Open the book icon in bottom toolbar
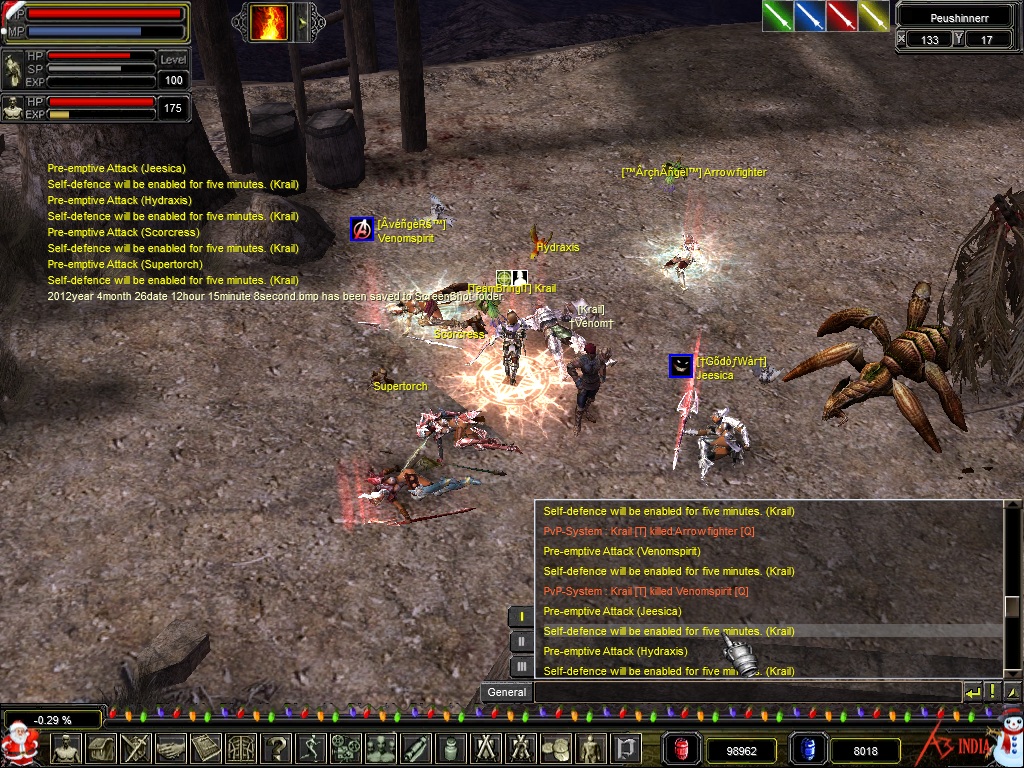This screenshot has width=1024, height=768. pos(205,748)
